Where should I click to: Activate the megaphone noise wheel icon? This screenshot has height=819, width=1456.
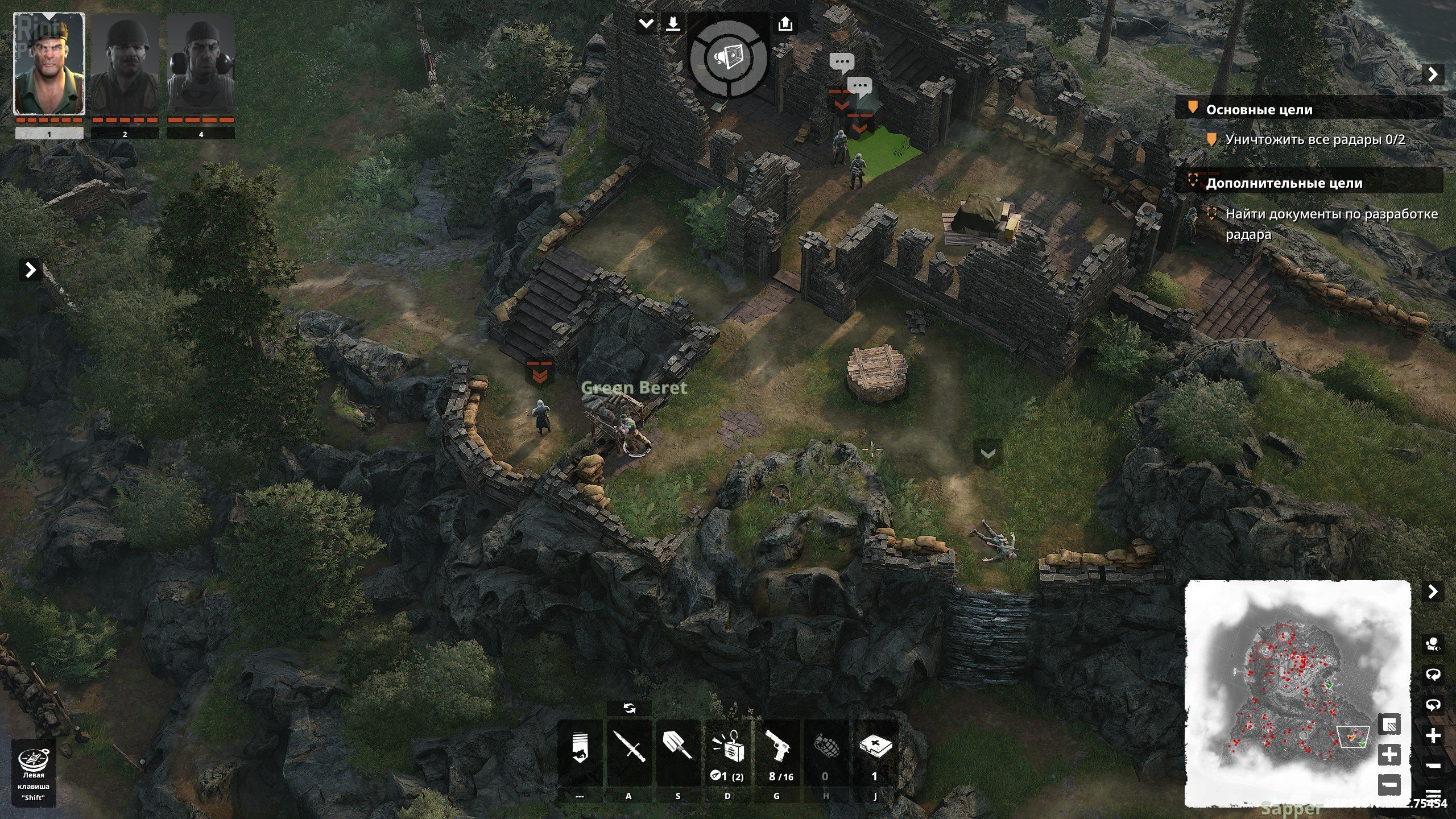(x=728, y=57)
